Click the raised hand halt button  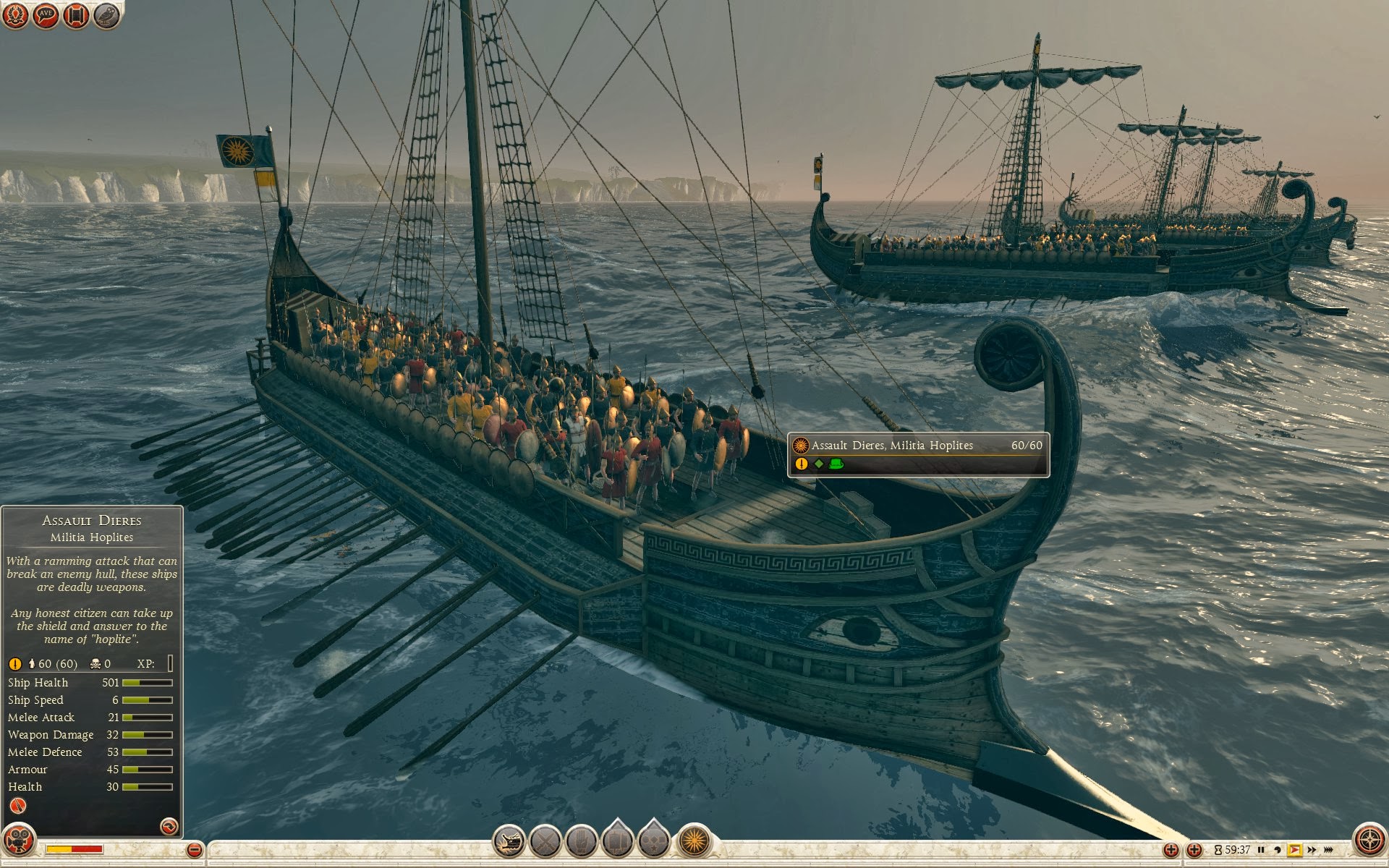click(x=582, y=841)
